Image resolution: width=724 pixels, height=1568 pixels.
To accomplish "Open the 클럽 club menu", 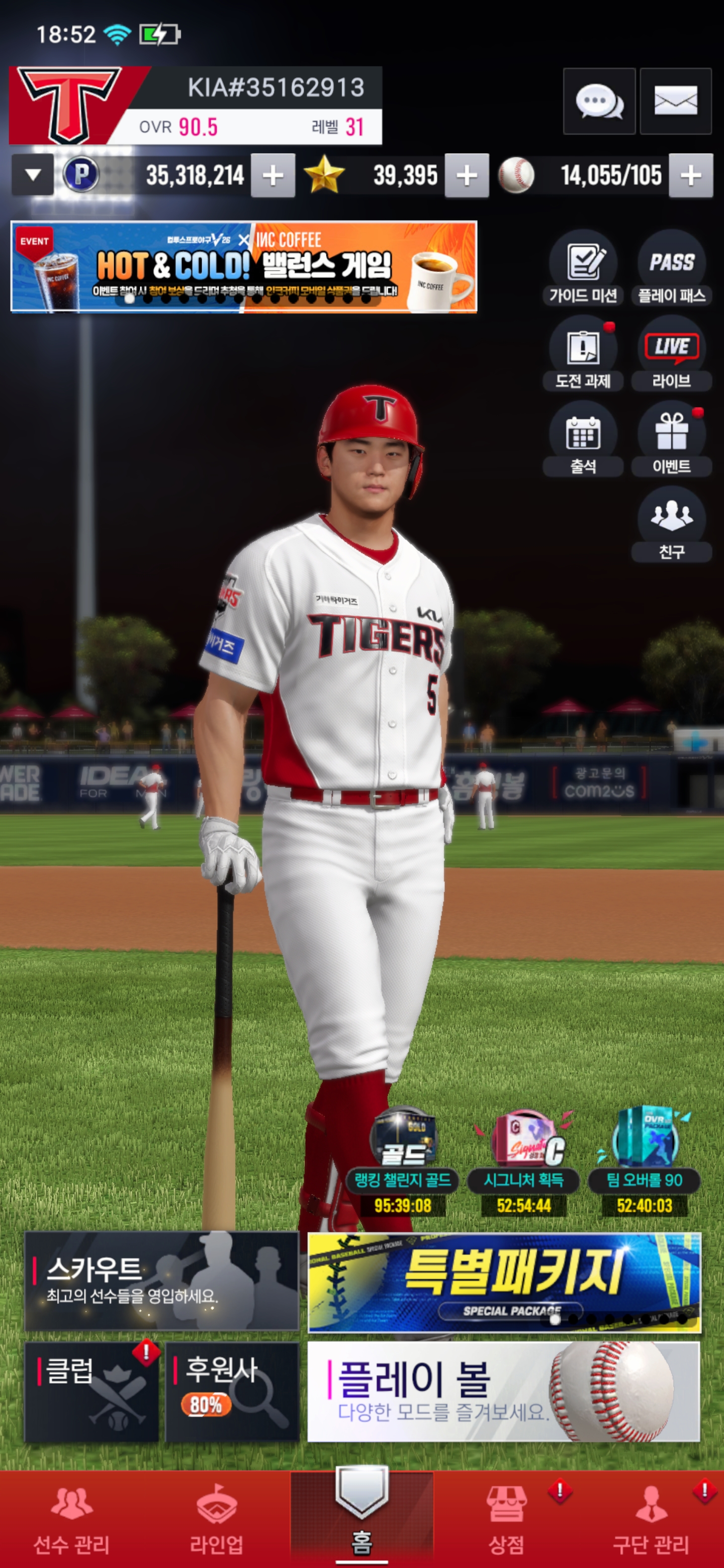I will coord(92,1392).
